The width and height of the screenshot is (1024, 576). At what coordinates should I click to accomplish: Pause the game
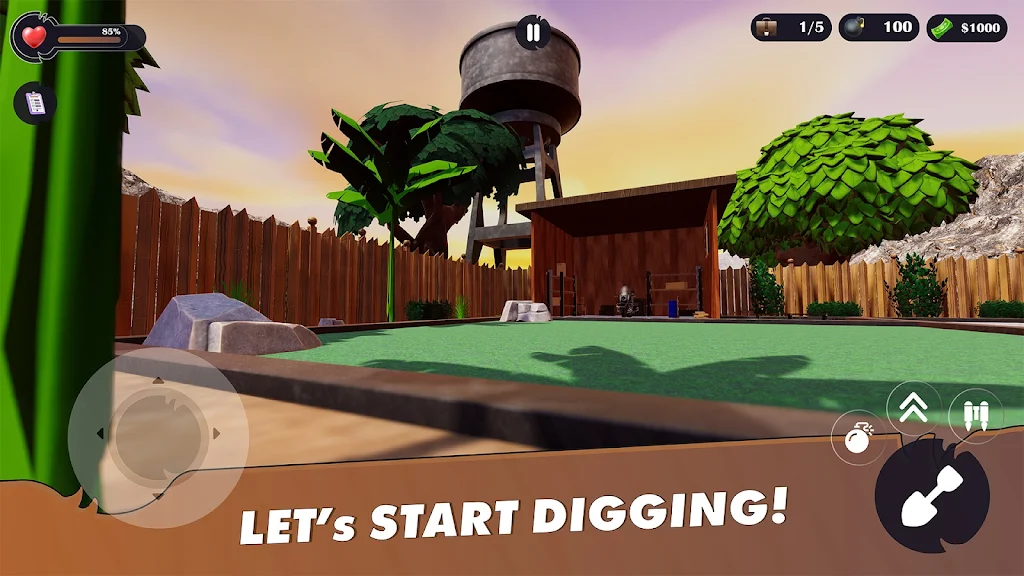click(x=533, y=32)
